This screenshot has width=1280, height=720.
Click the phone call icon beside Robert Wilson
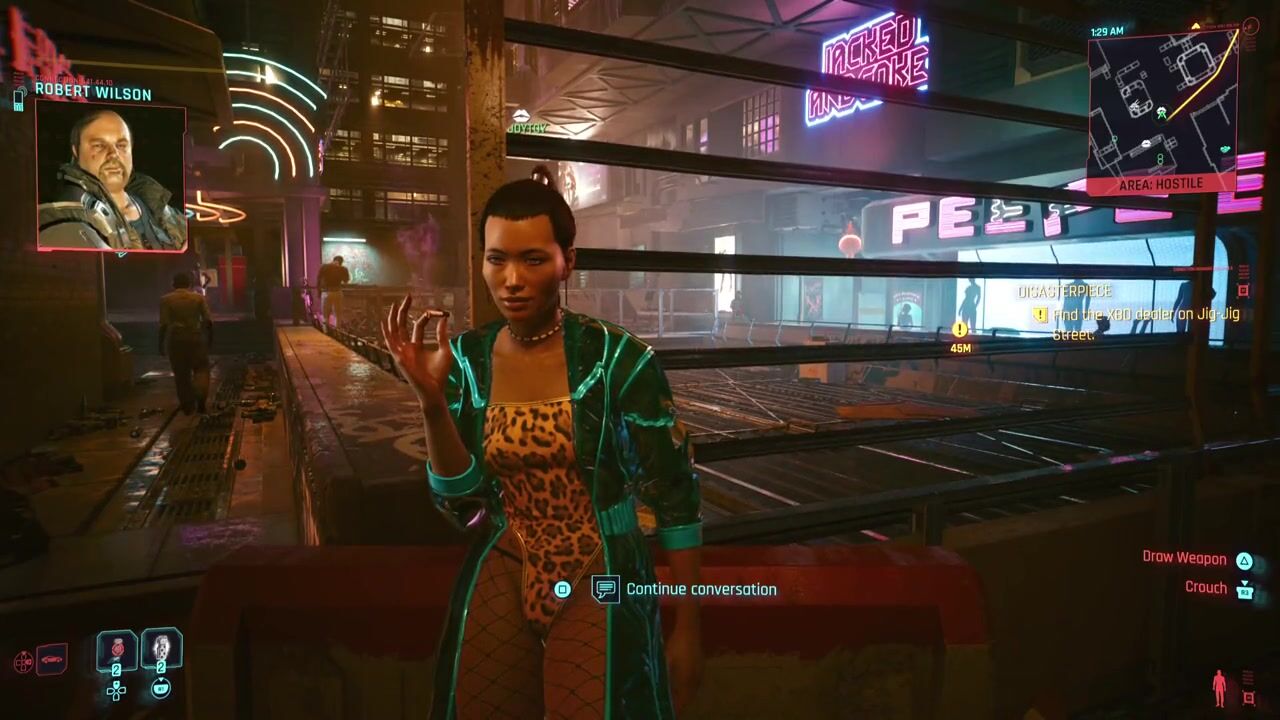click(x=19, y=99)
